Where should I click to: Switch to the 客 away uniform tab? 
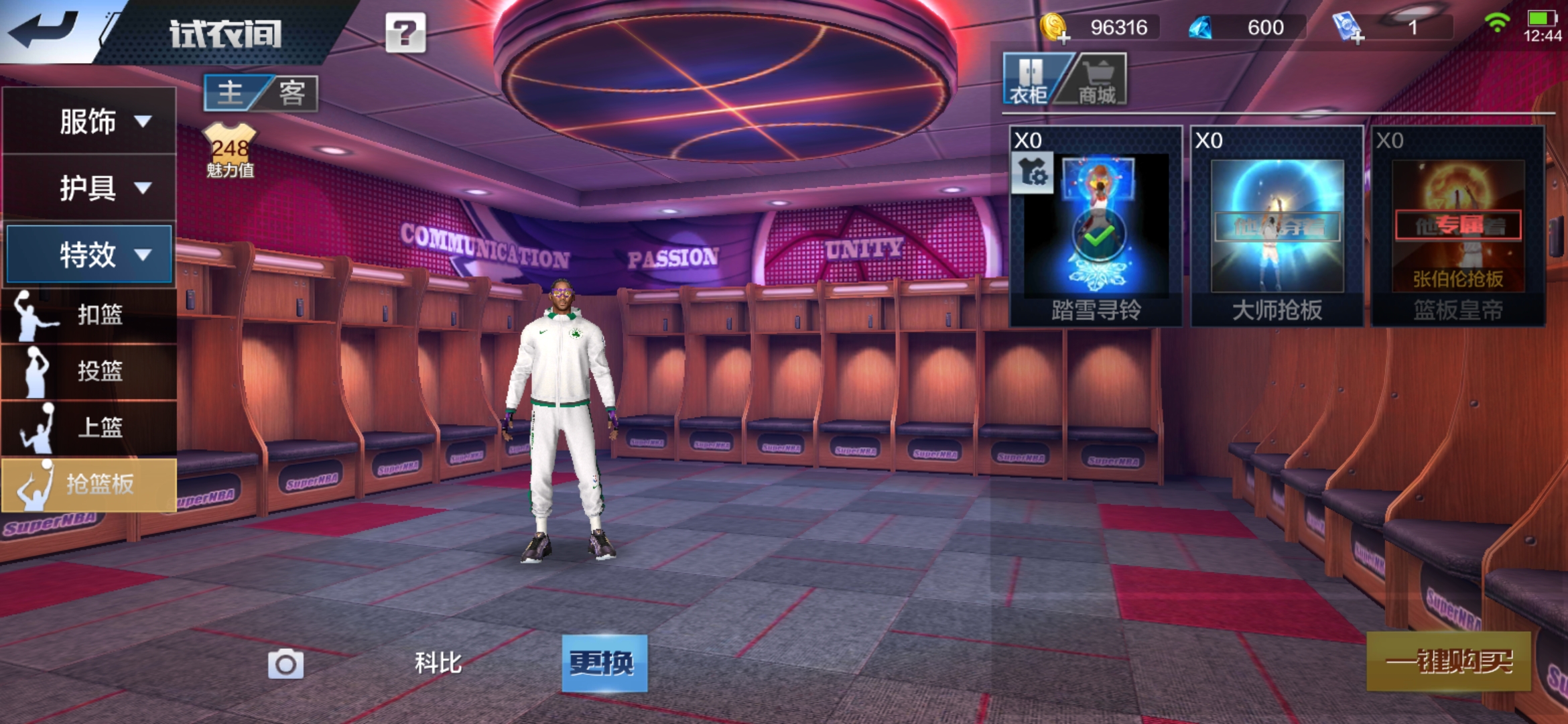click(x=292, y=93)
